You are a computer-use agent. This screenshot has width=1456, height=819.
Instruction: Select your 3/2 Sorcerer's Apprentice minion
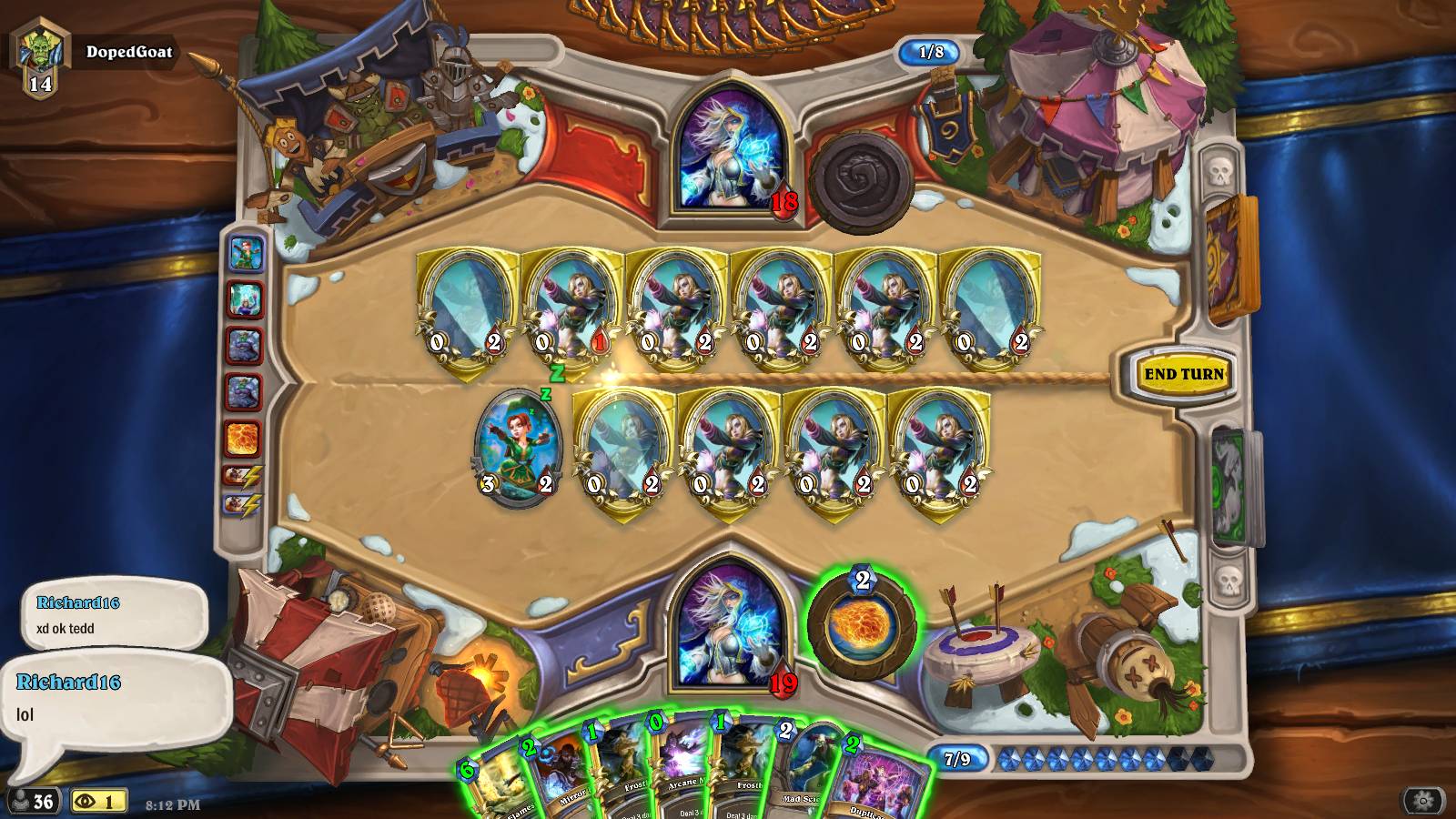518,446
